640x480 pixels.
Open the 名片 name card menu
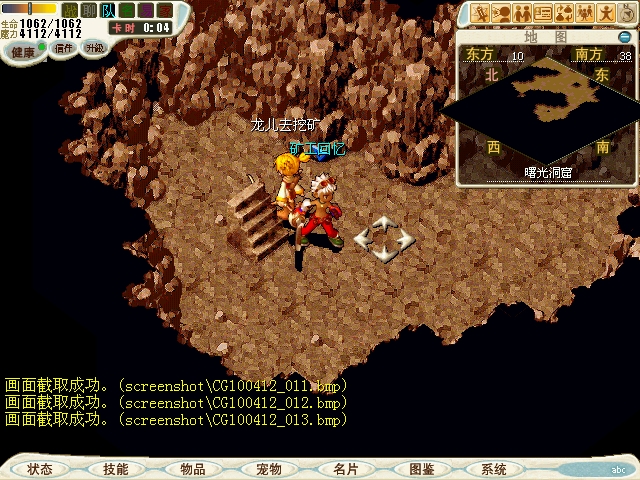click(345, 468)
